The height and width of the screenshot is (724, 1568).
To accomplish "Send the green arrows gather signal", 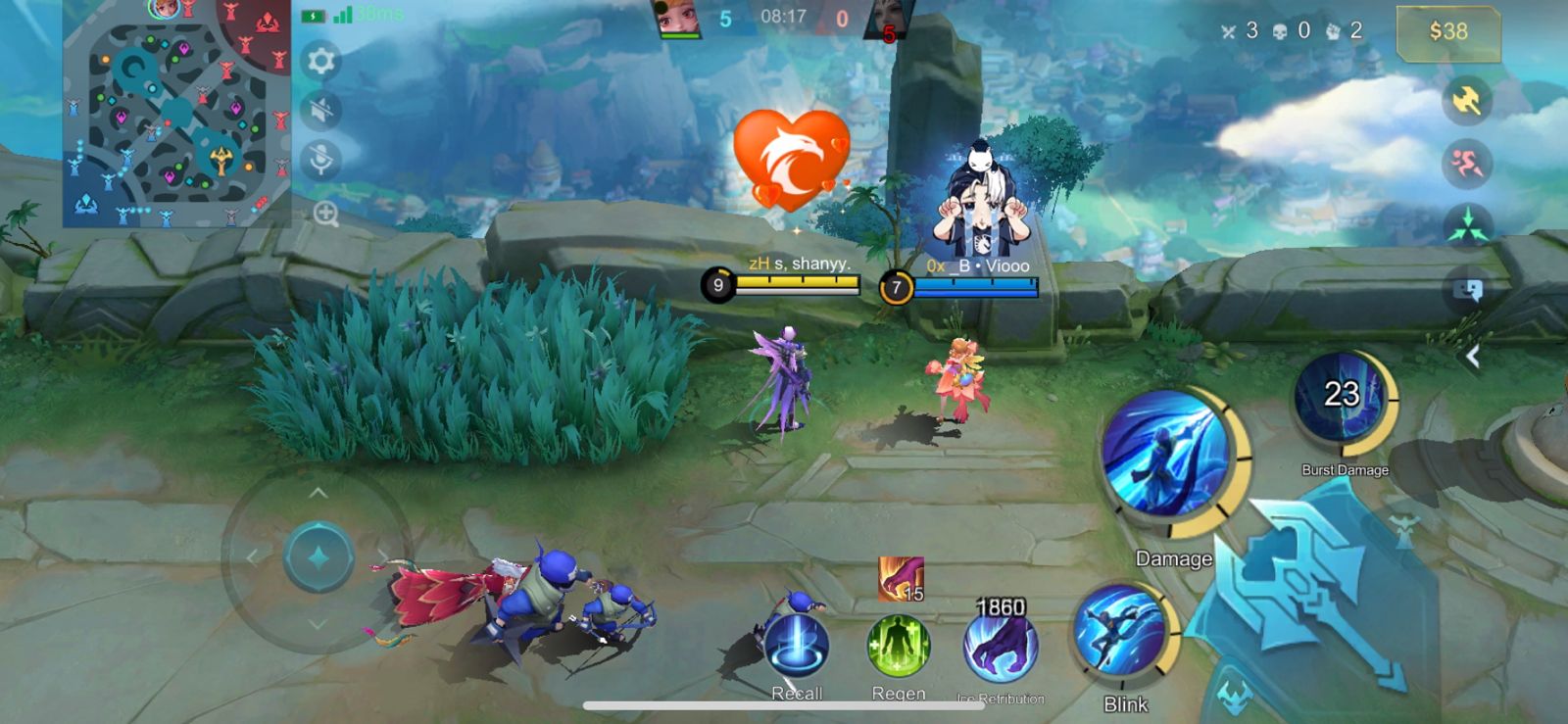I will point(1466,225).
